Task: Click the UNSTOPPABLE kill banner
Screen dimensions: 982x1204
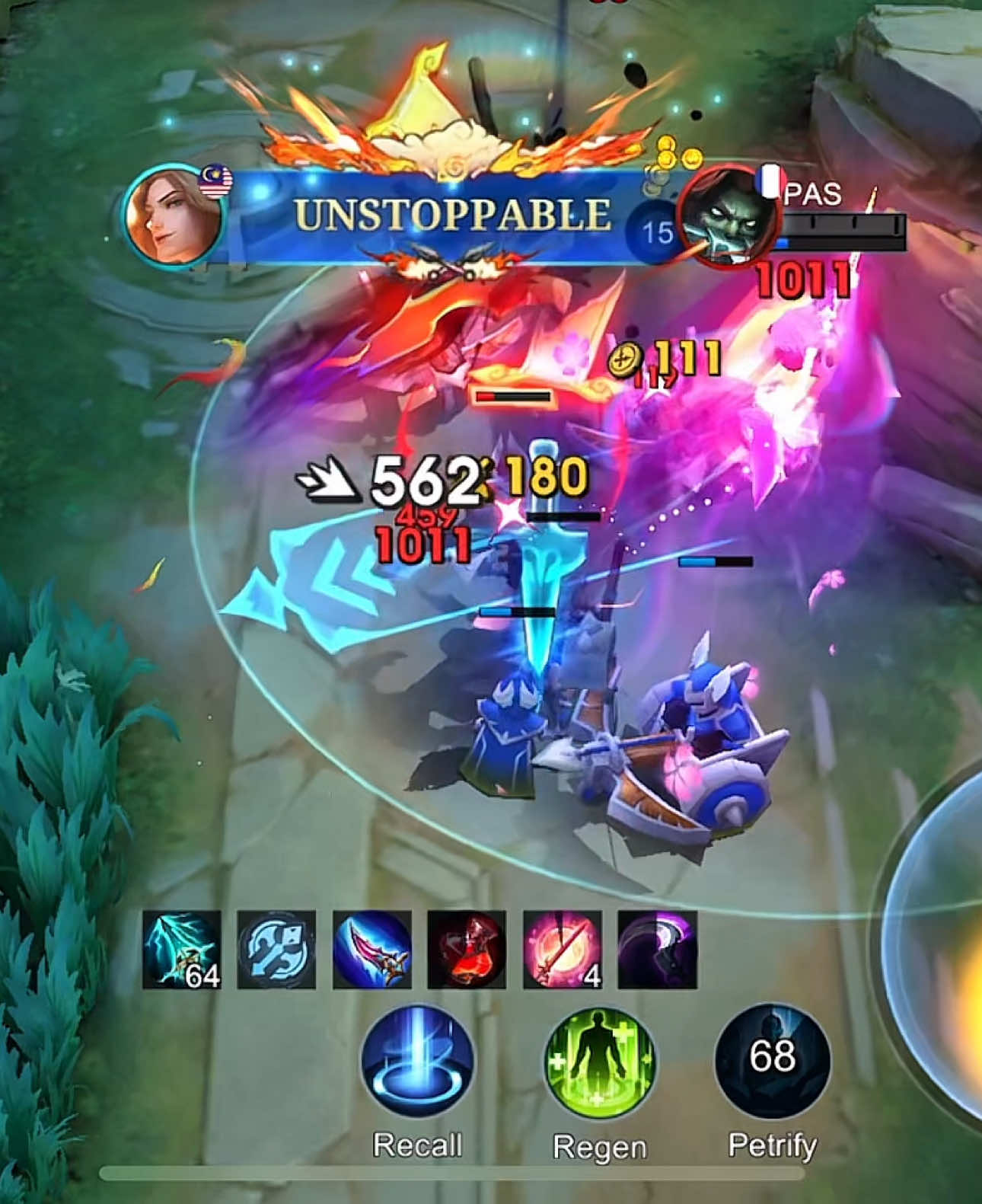Action: tap(451, 212)
